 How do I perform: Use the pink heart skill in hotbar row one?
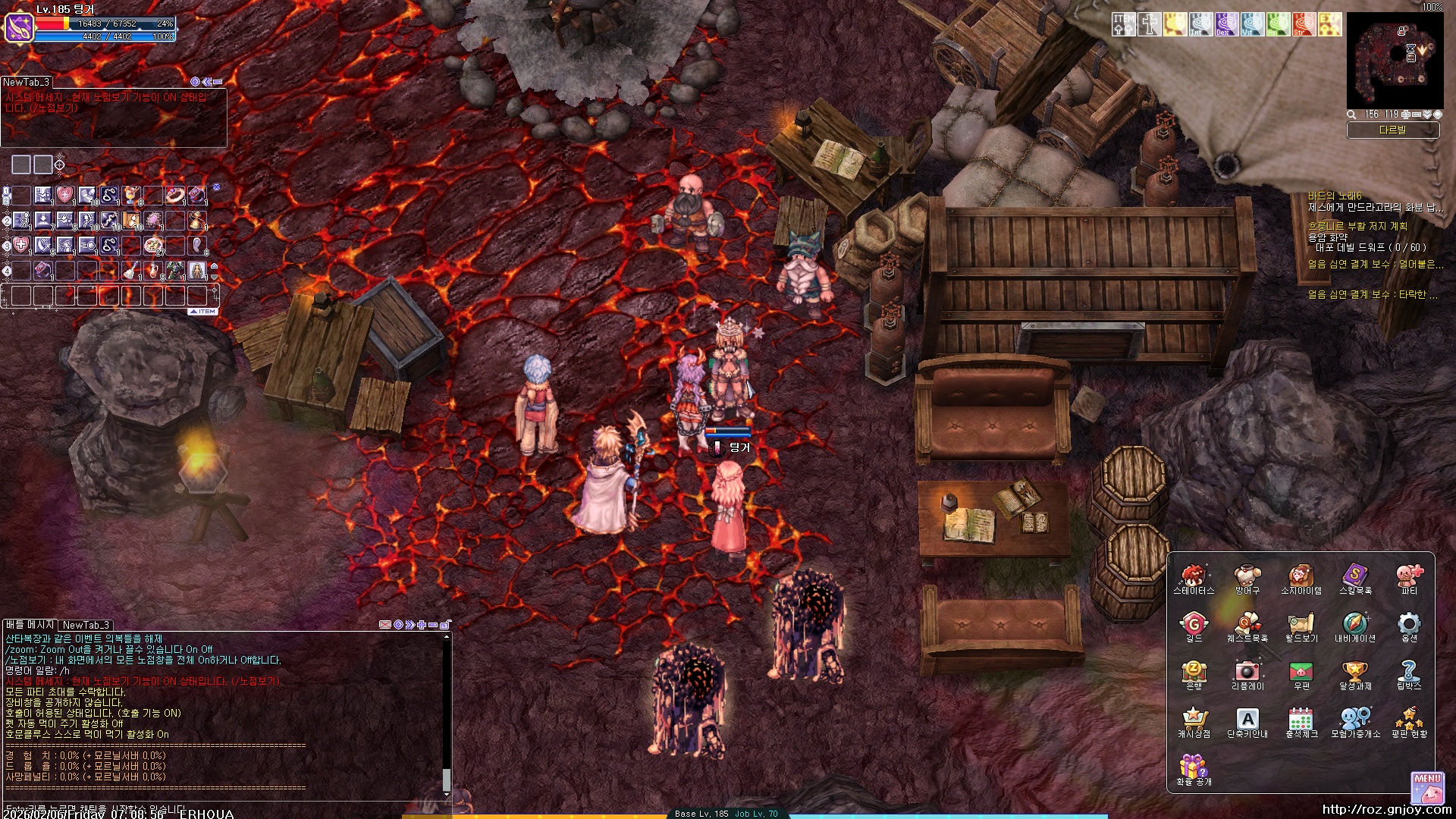pyautogui.click(x=65, y=196)
